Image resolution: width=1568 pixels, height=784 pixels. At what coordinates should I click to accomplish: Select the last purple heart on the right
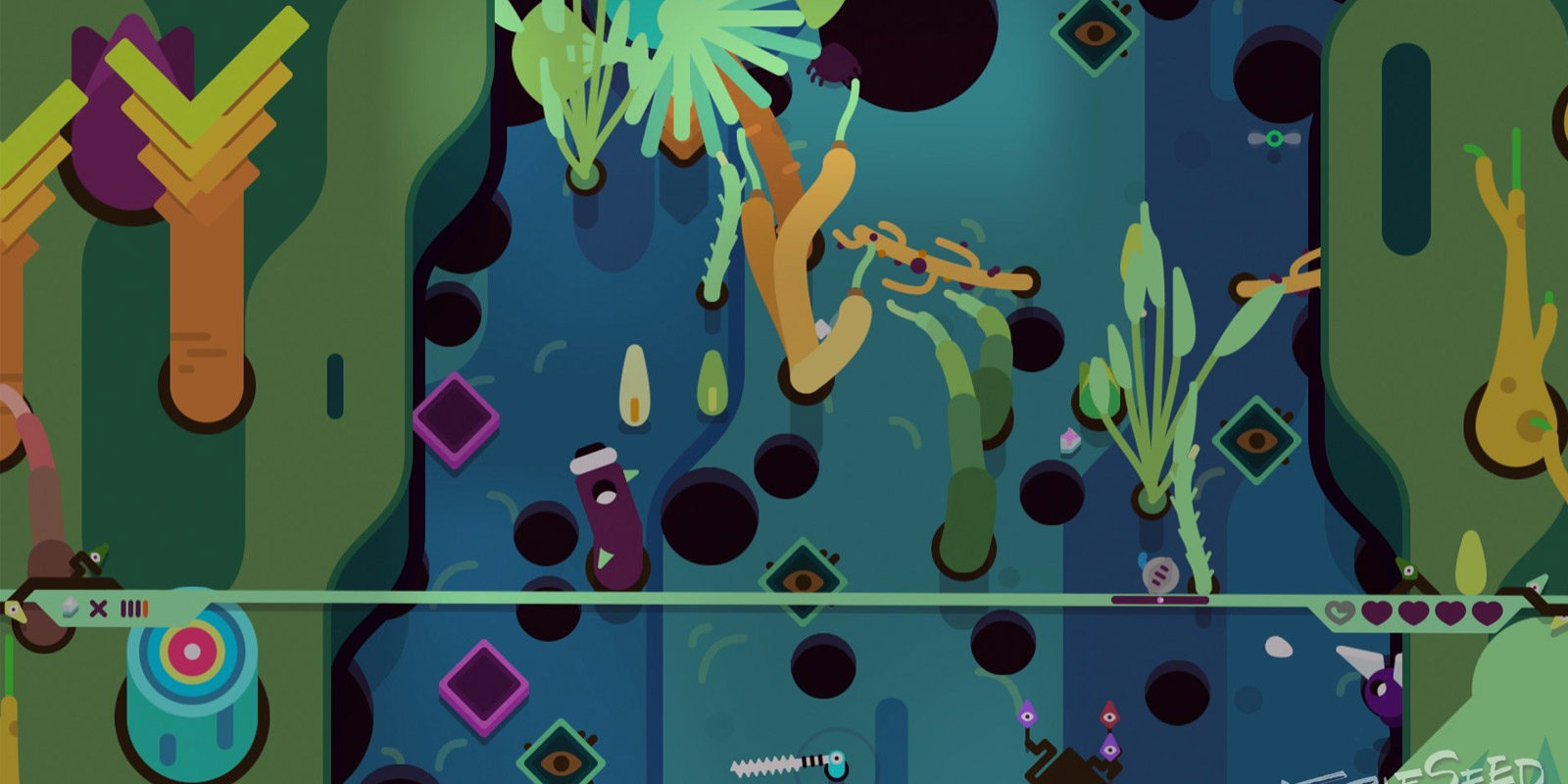tap(1486, 612)
